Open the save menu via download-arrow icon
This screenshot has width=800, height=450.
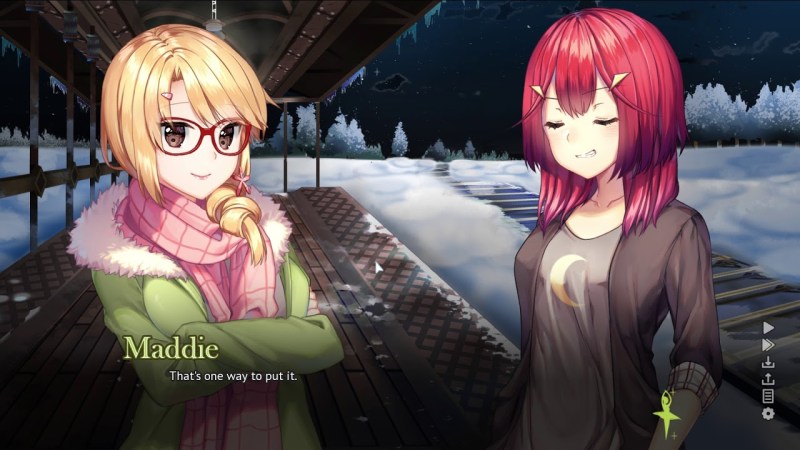(x=768, y=362)
